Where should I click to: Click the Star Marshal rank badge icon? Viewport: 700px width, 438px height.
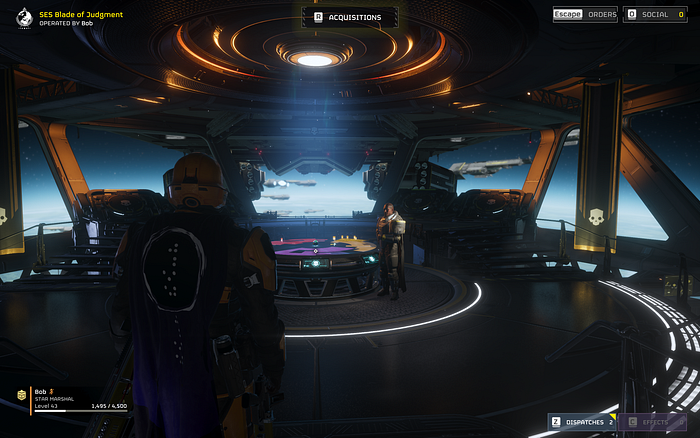(22, 397)
